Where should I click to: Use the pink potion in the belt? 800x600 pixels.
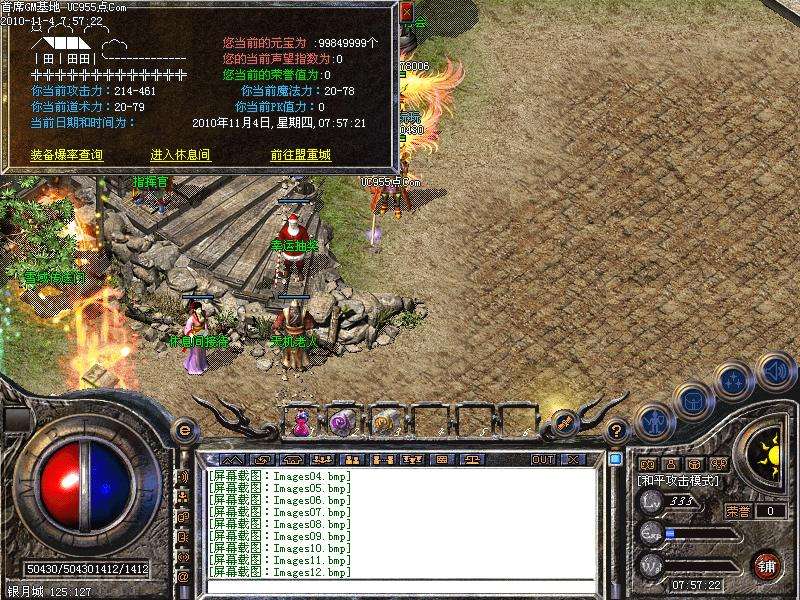300,423
